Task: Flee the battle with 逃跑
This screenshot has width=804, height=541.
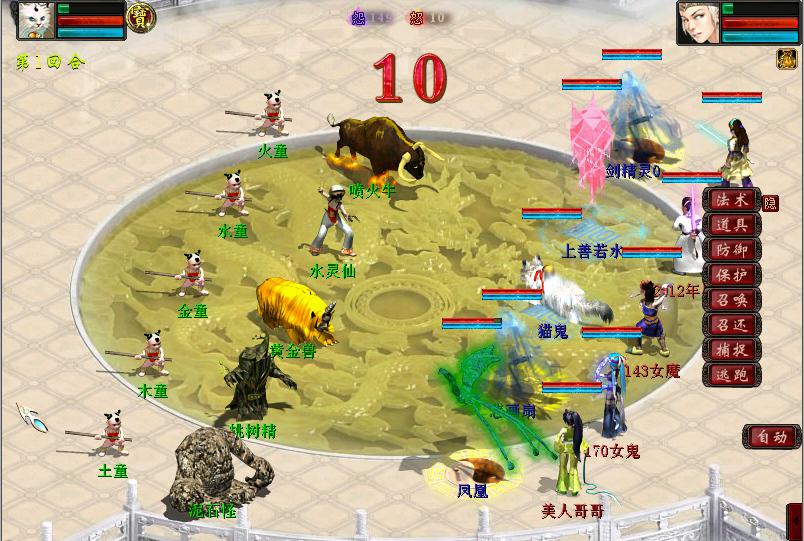Action: click(x=731, y=375)
